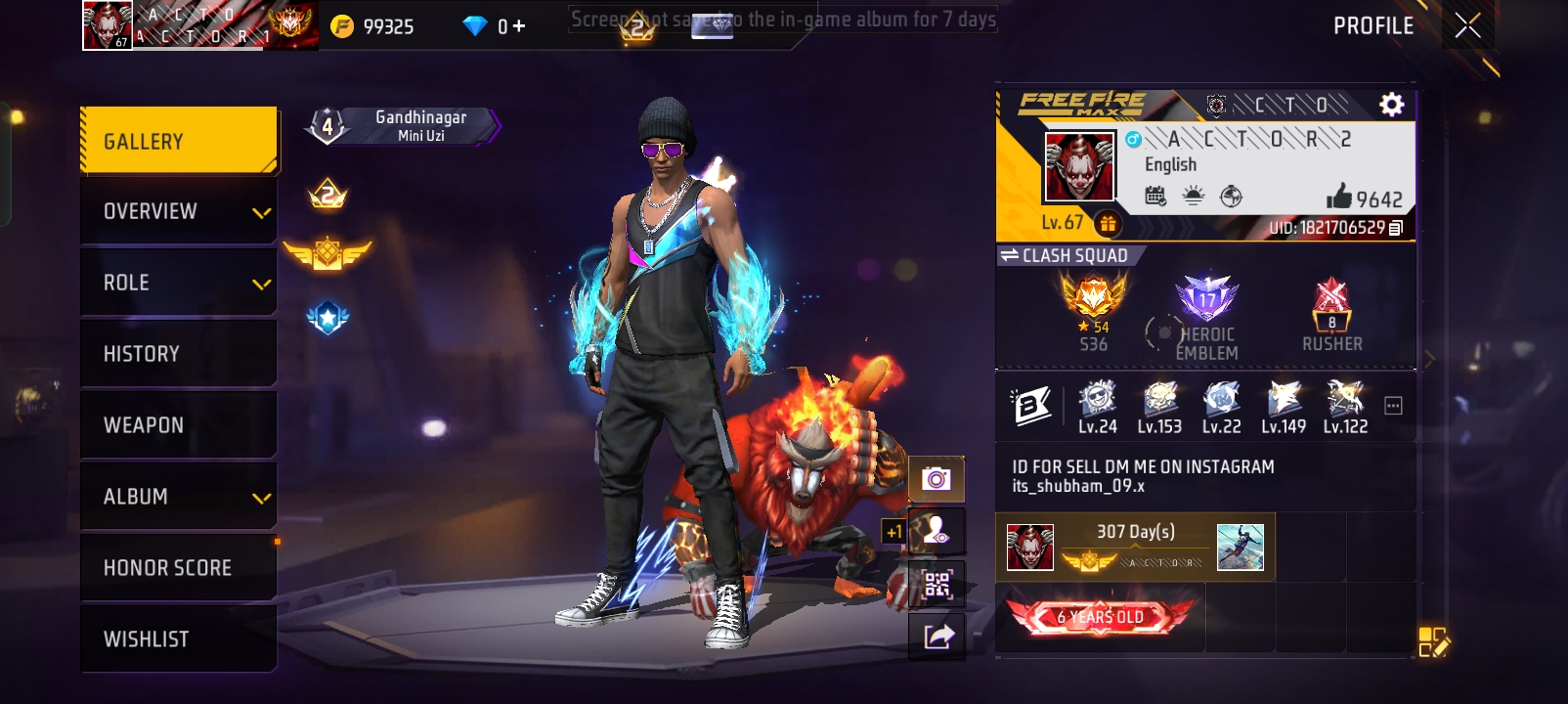Expand the Overview section

[x=178, y=210]
